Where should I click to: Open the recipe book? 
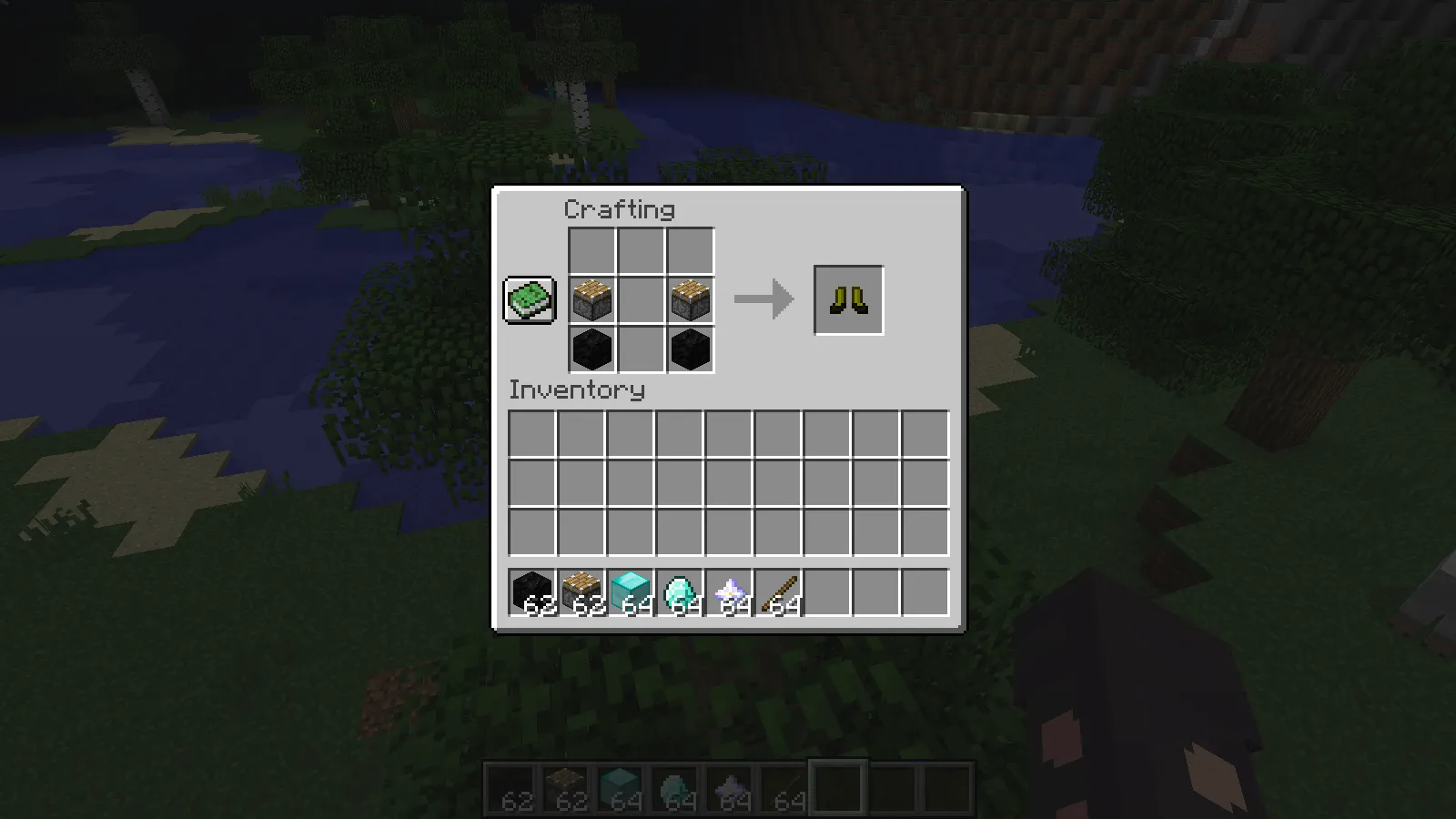[529, 298]
